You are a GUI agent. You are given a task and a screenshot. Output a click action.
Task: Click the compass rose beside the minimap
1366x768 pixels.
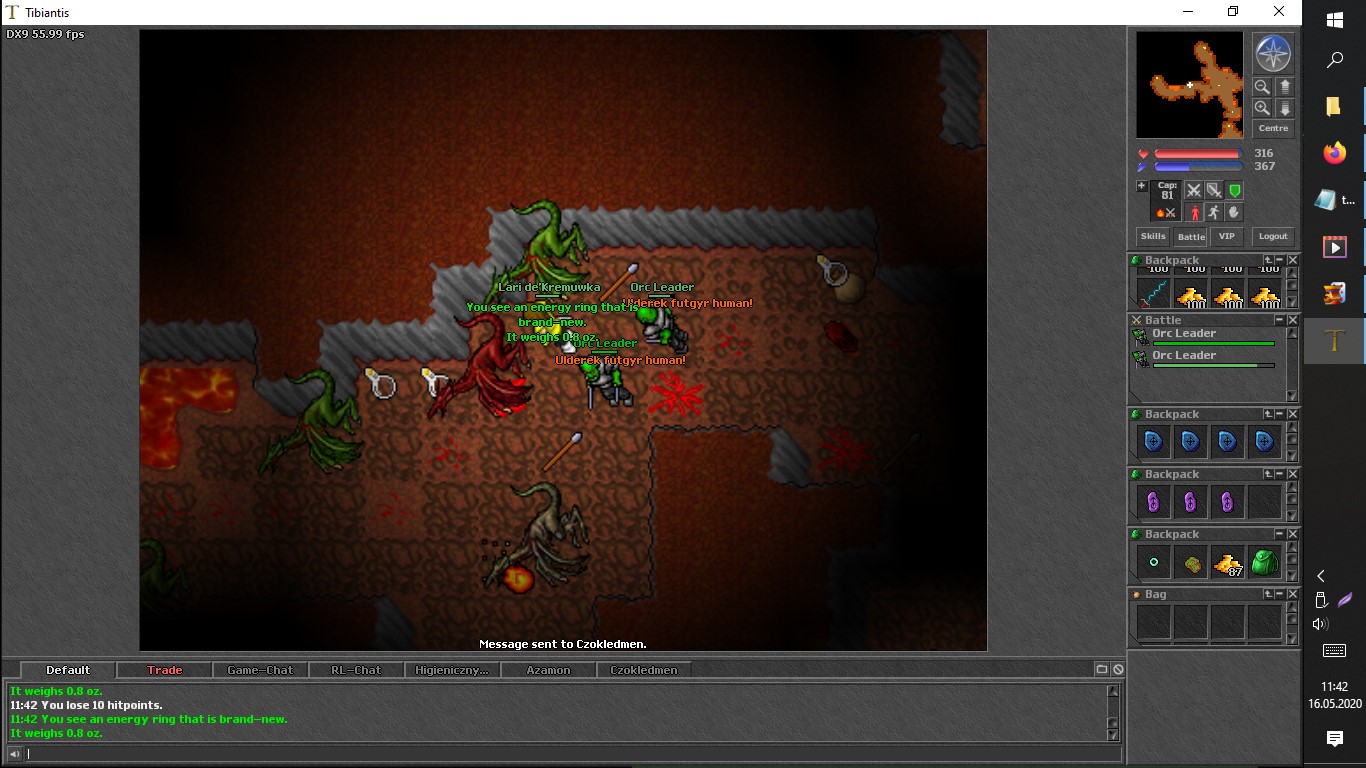coord(1273,54)
